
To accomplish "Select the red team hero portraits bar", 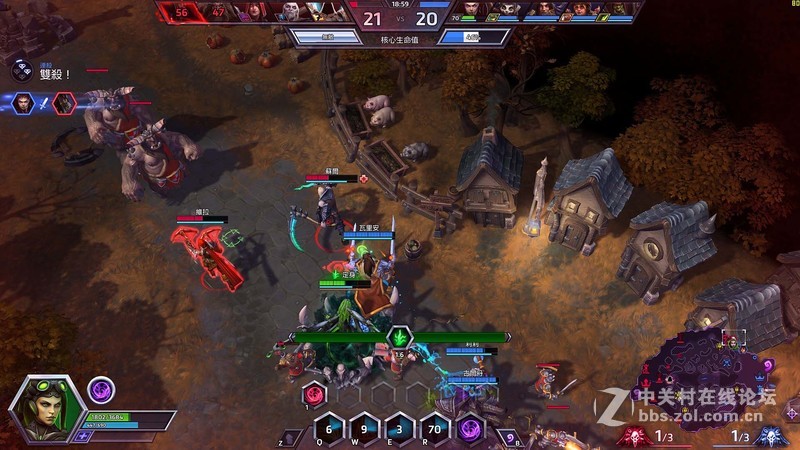I will (255, 11).
